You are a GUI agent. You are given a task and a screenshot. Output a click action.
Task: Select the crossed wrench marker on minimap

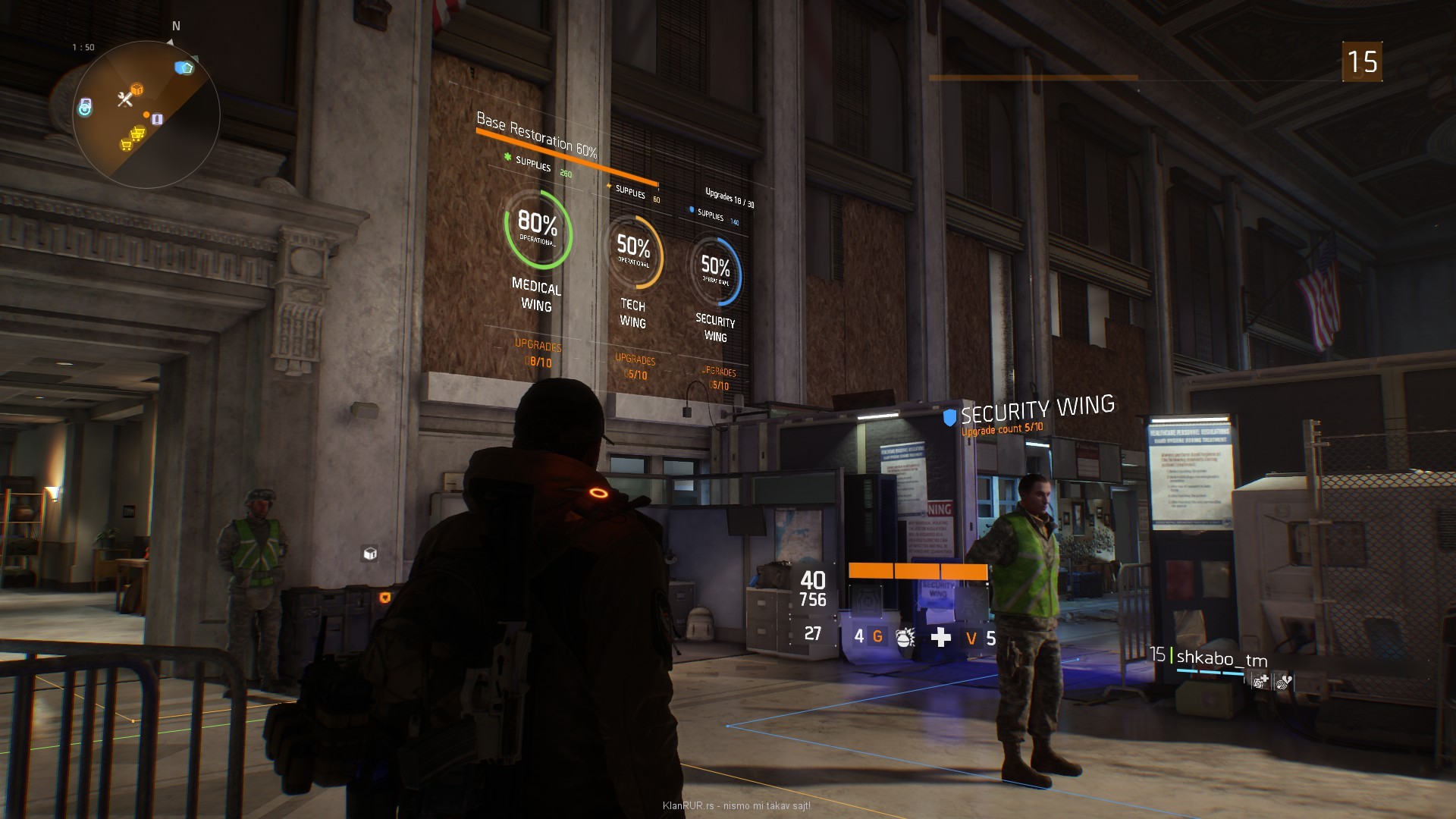pyautogui.click(x=124, y=99)
